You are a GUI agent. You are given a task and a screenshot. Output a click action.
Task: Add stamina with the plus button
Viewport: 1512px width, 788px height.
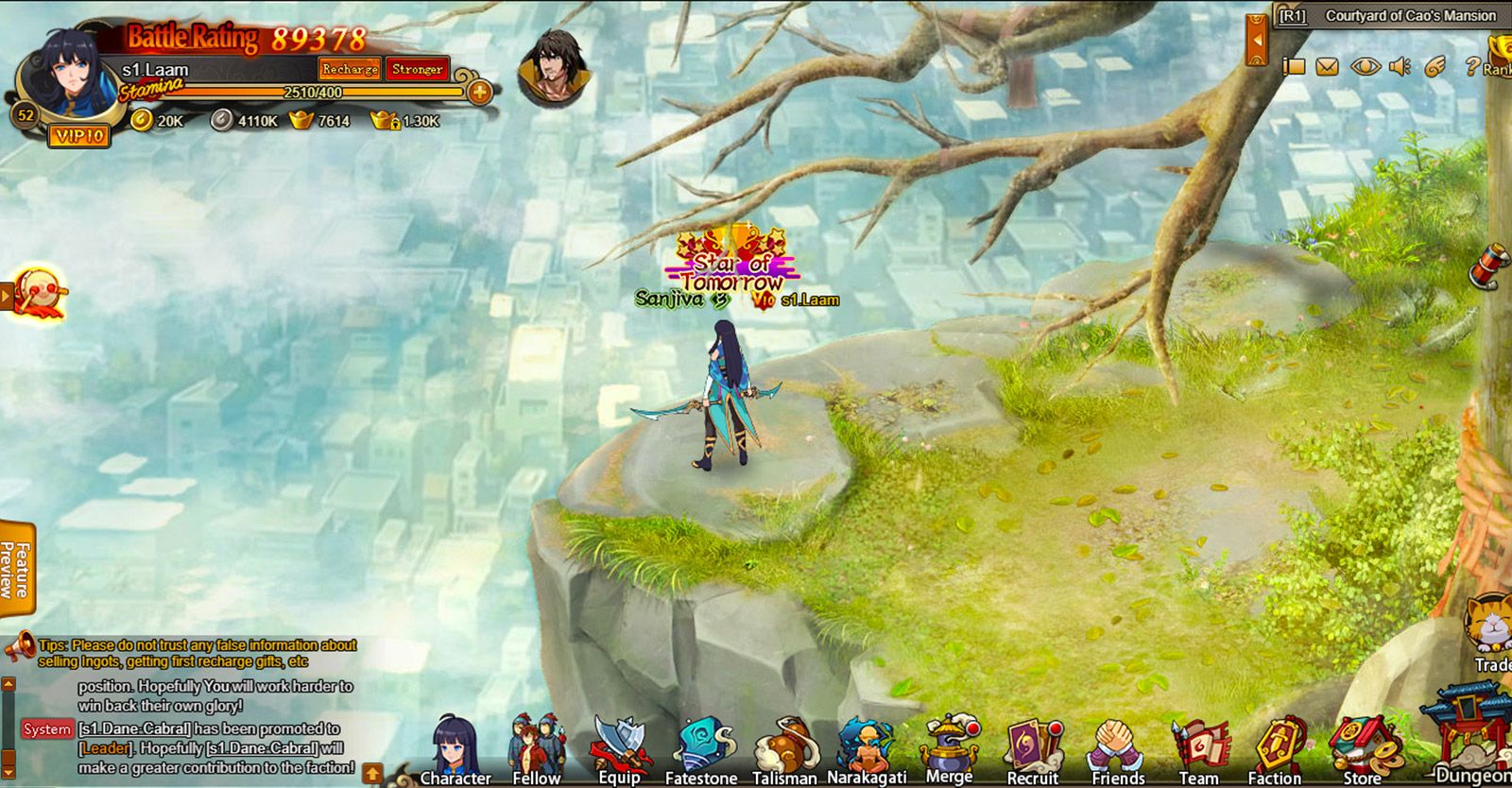(x=479, y=93)
